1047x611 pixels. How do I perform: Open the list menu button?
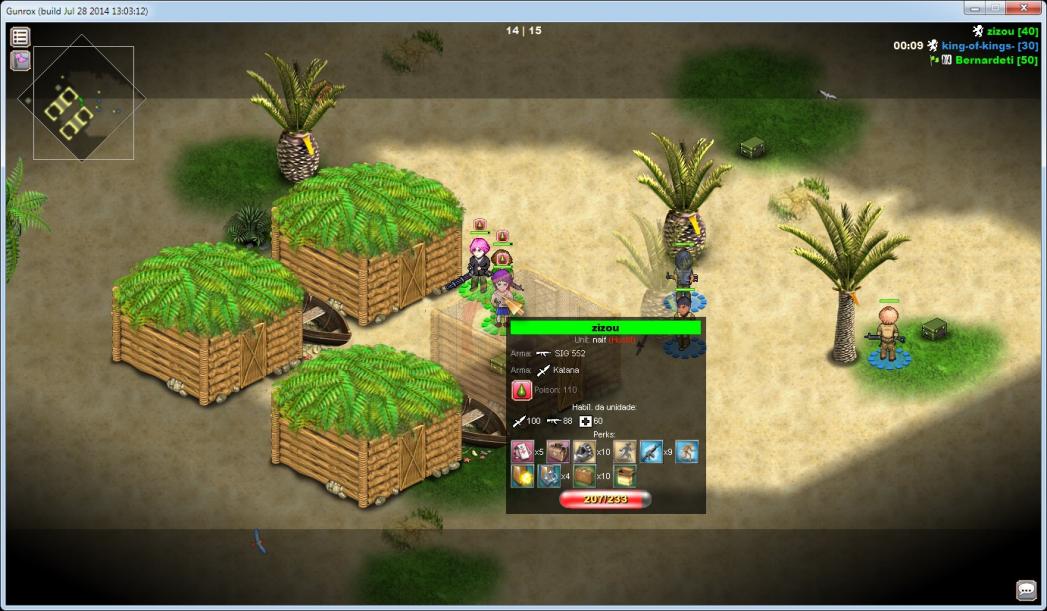[20, 37]
